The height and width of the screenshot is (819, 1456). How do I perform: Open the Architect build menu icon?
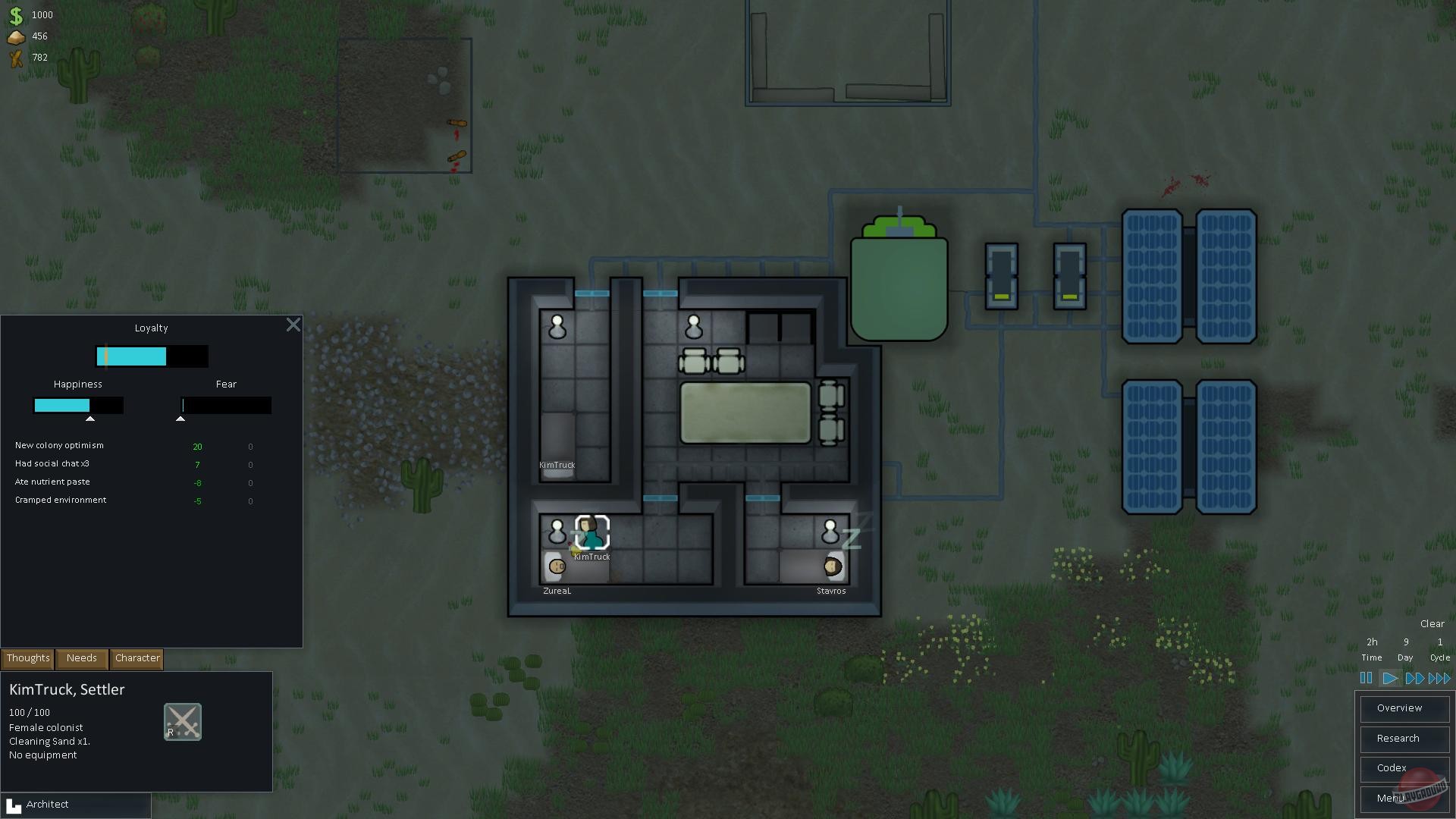pos(15,804)
